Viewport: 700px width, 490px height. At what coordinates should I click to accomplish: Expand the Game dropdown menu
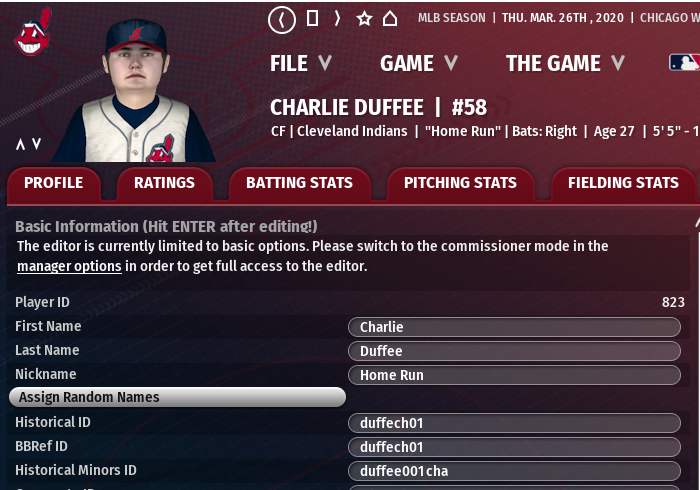tap(418, 63)
